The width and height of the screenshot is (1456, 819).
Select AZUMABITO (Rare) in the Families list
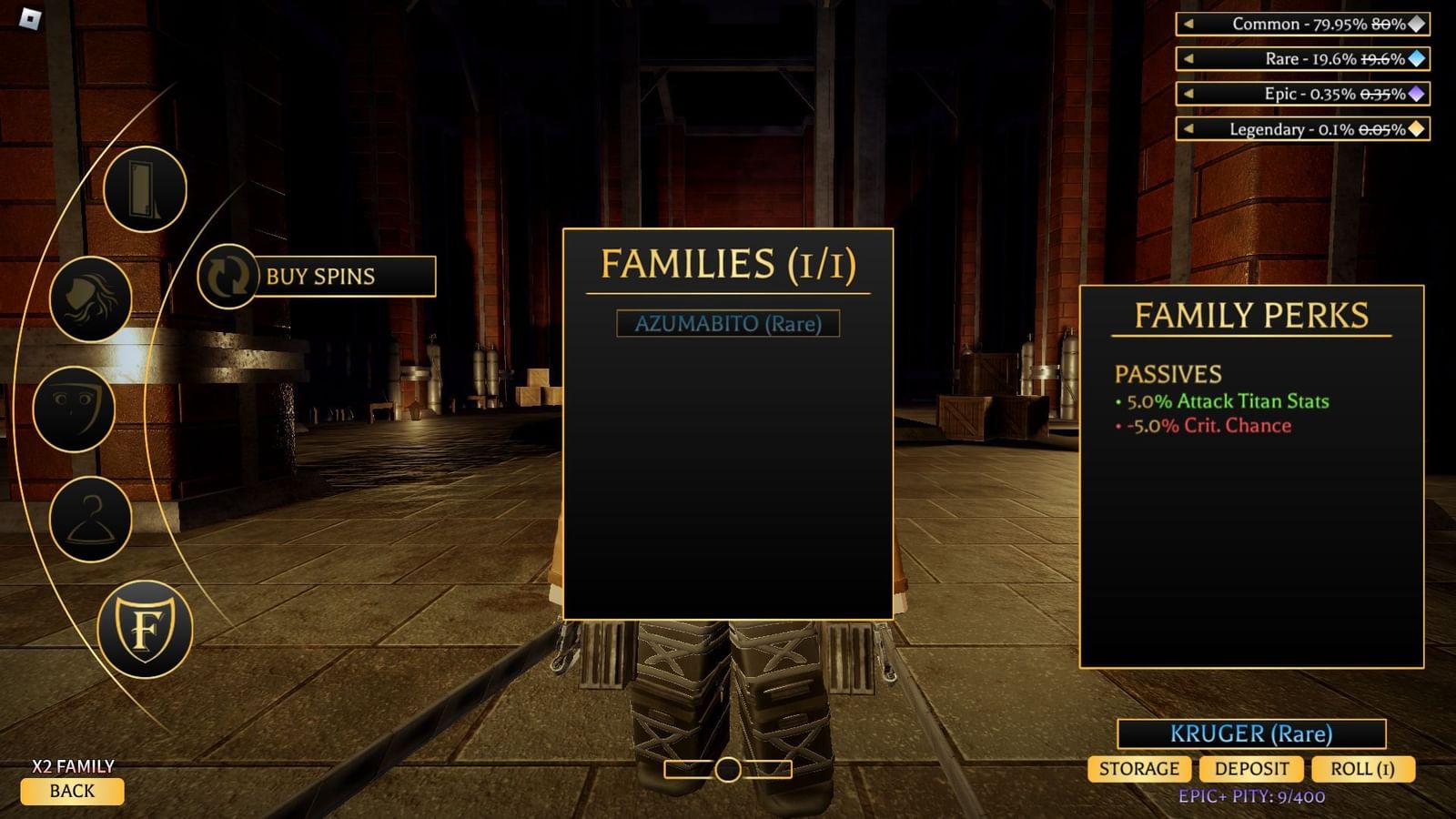point(728,323)
